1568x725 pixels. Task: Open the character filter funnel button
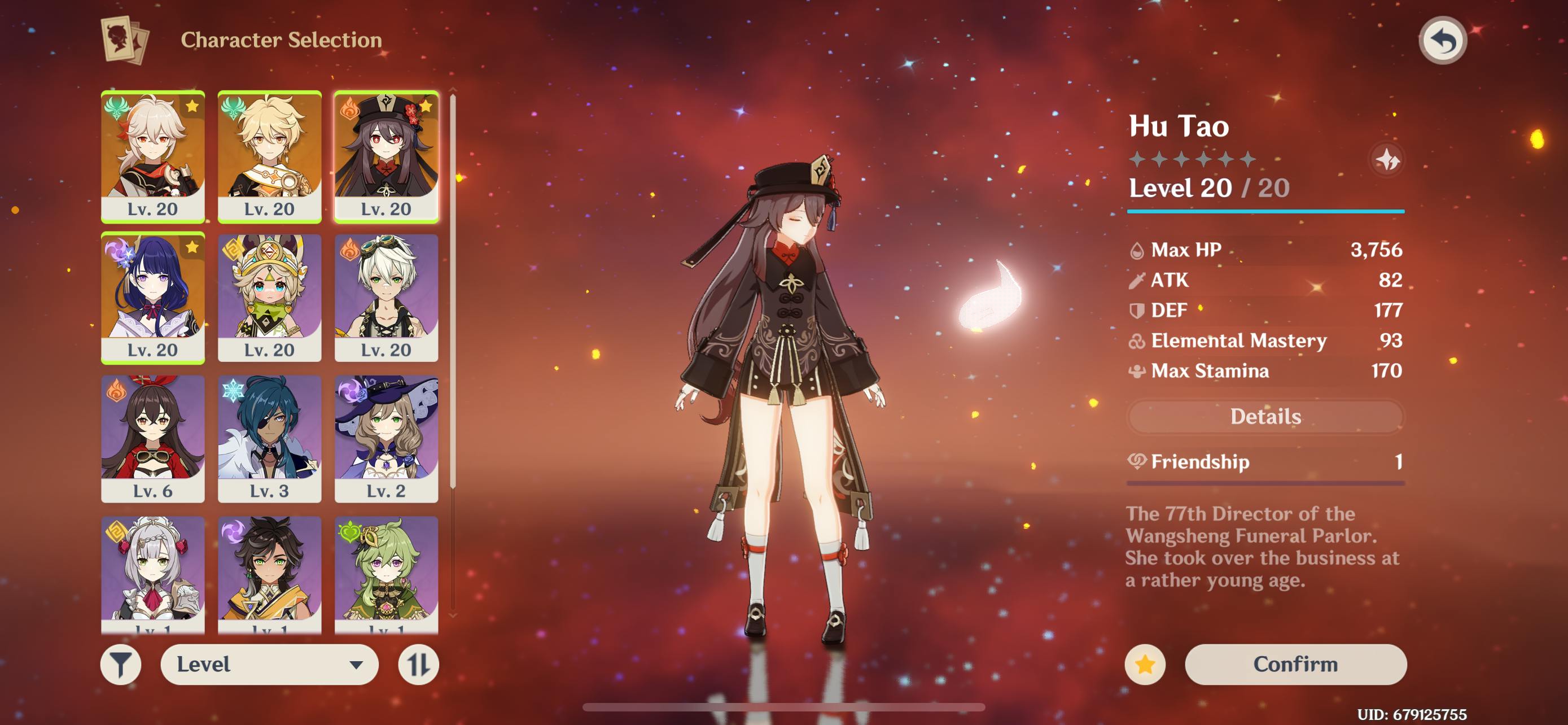coord(121,664)
